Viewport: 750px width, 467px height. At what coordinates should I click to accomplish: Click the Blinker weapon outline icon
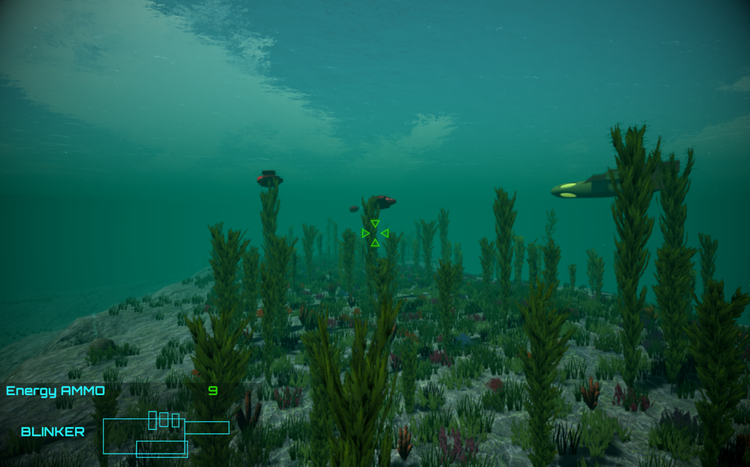[163, 434]
